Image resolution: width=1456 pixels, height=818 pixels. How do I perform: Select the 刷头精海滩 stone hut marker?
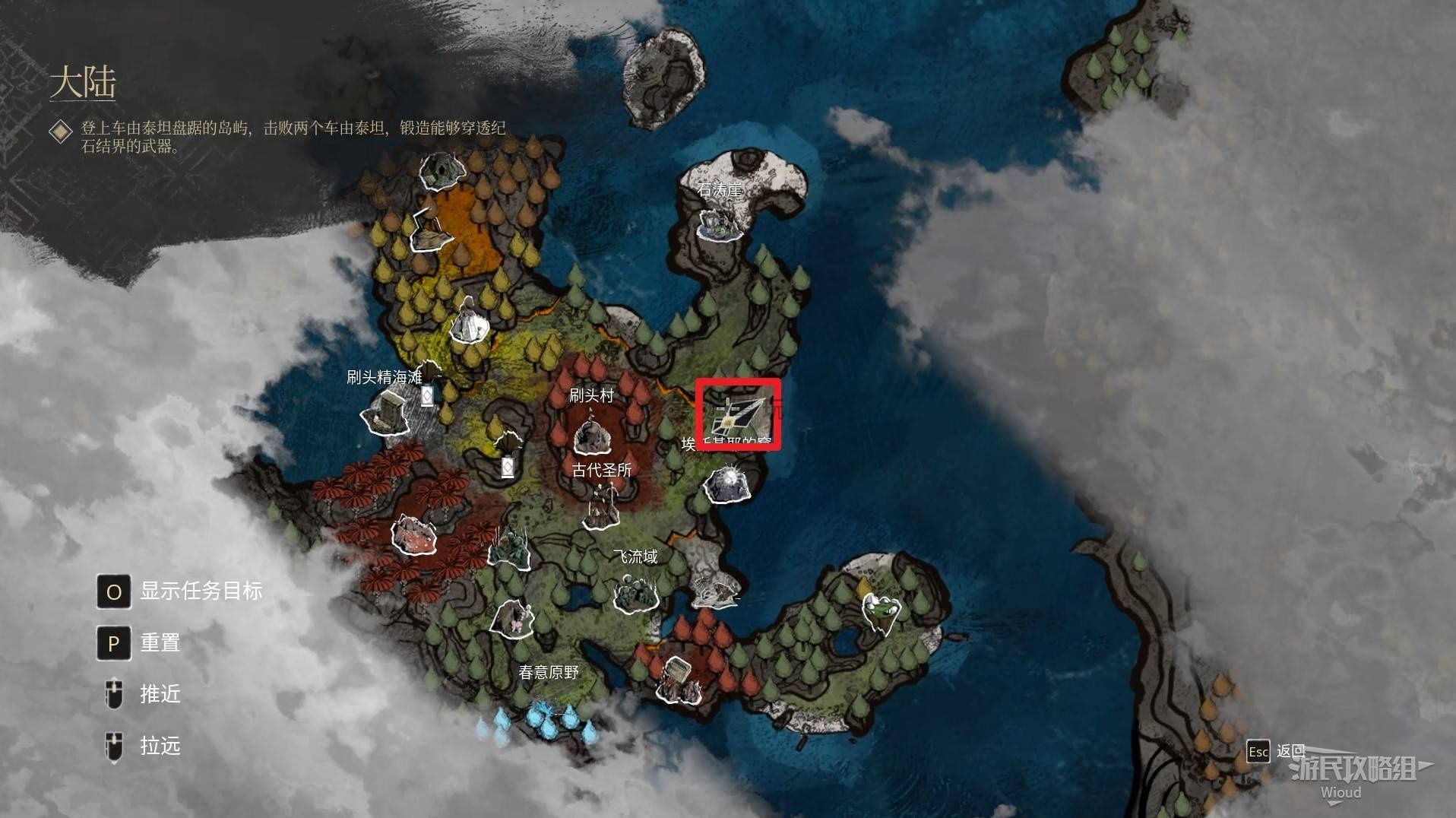387,414
